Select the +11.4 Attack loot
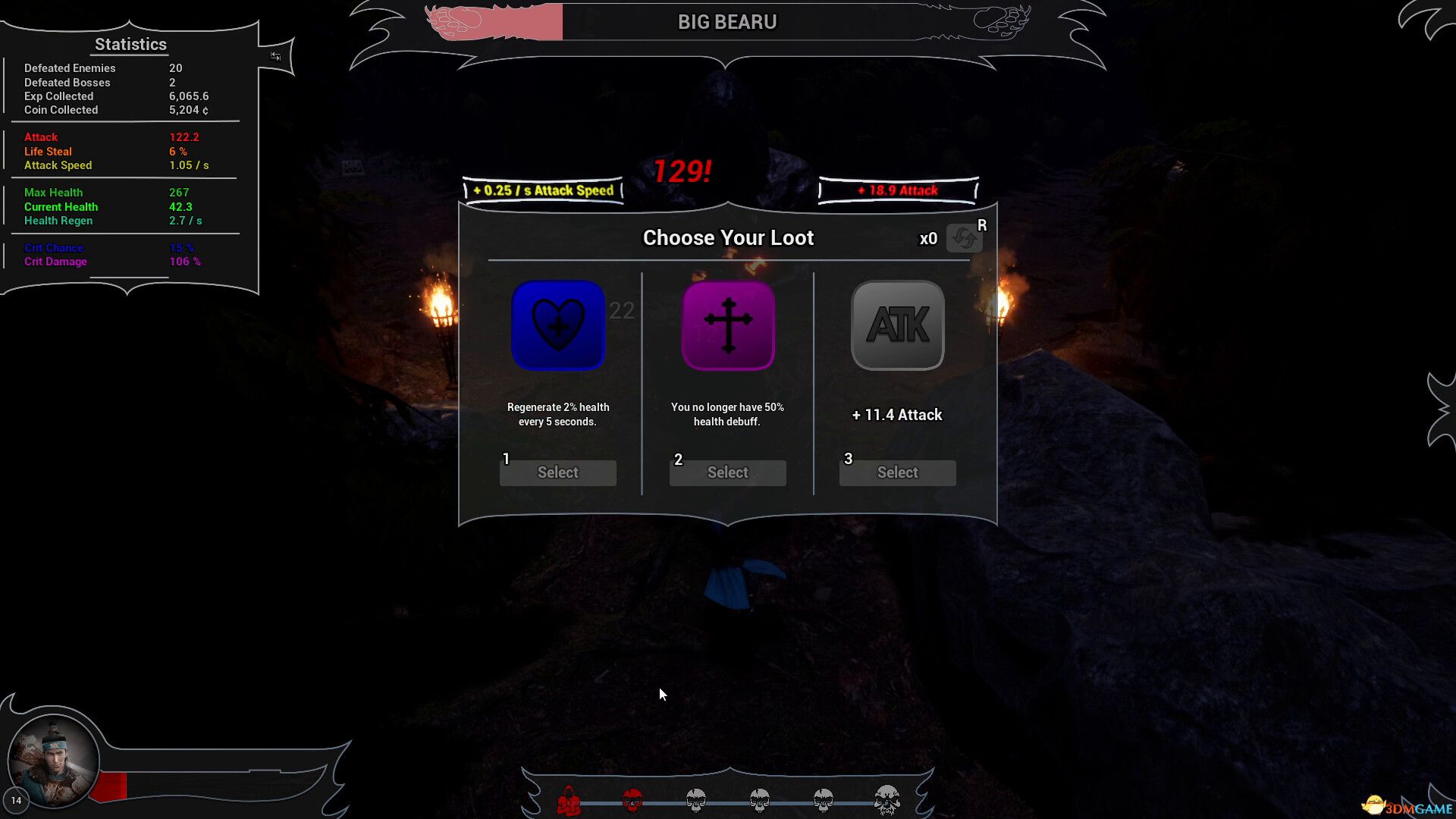The height and width of the screenshot is (819, 1456). pyautogui.click(x=897, y=472)
